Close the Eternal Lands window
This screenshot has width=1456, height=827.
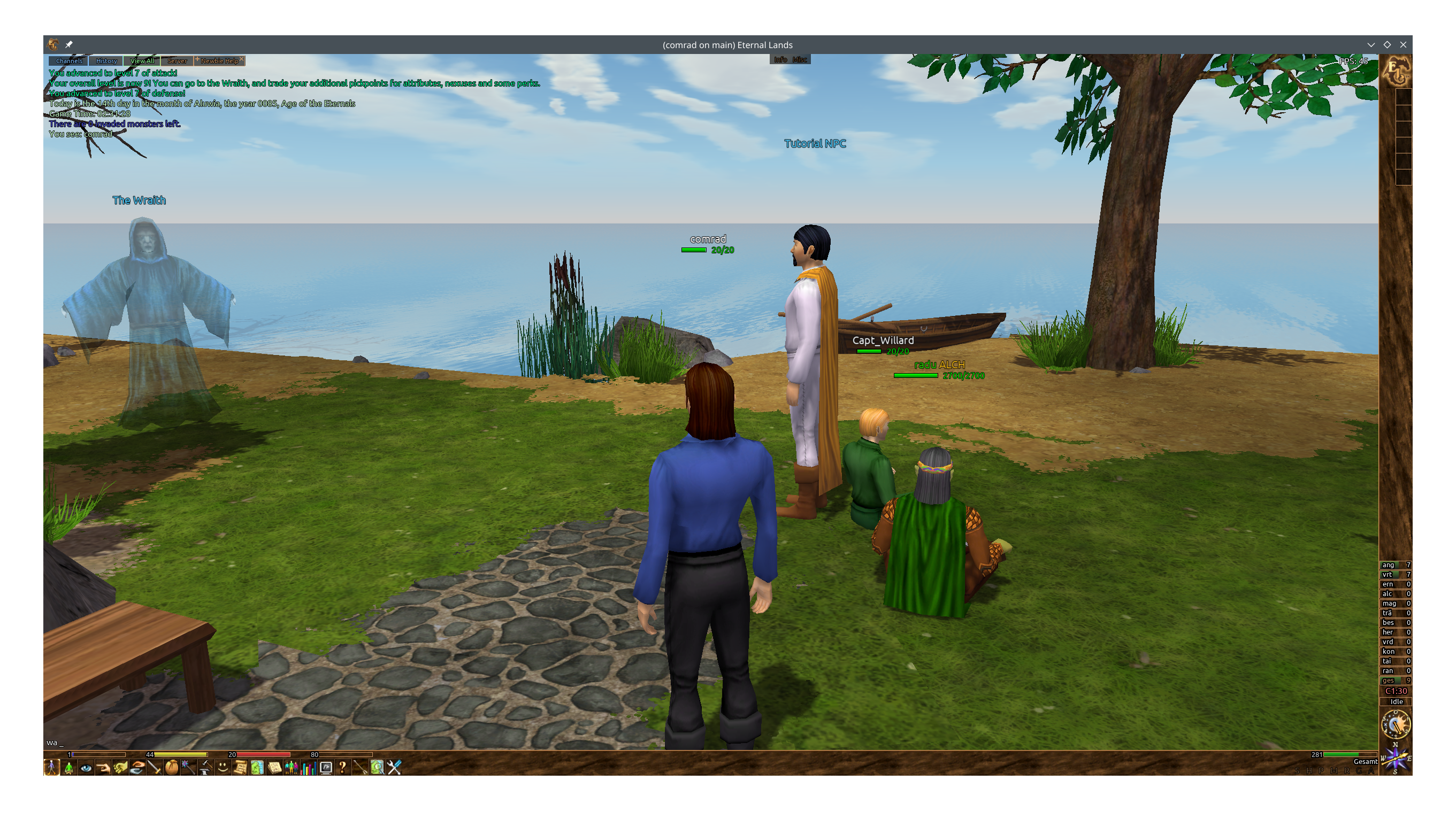(x=1403, y=44)
